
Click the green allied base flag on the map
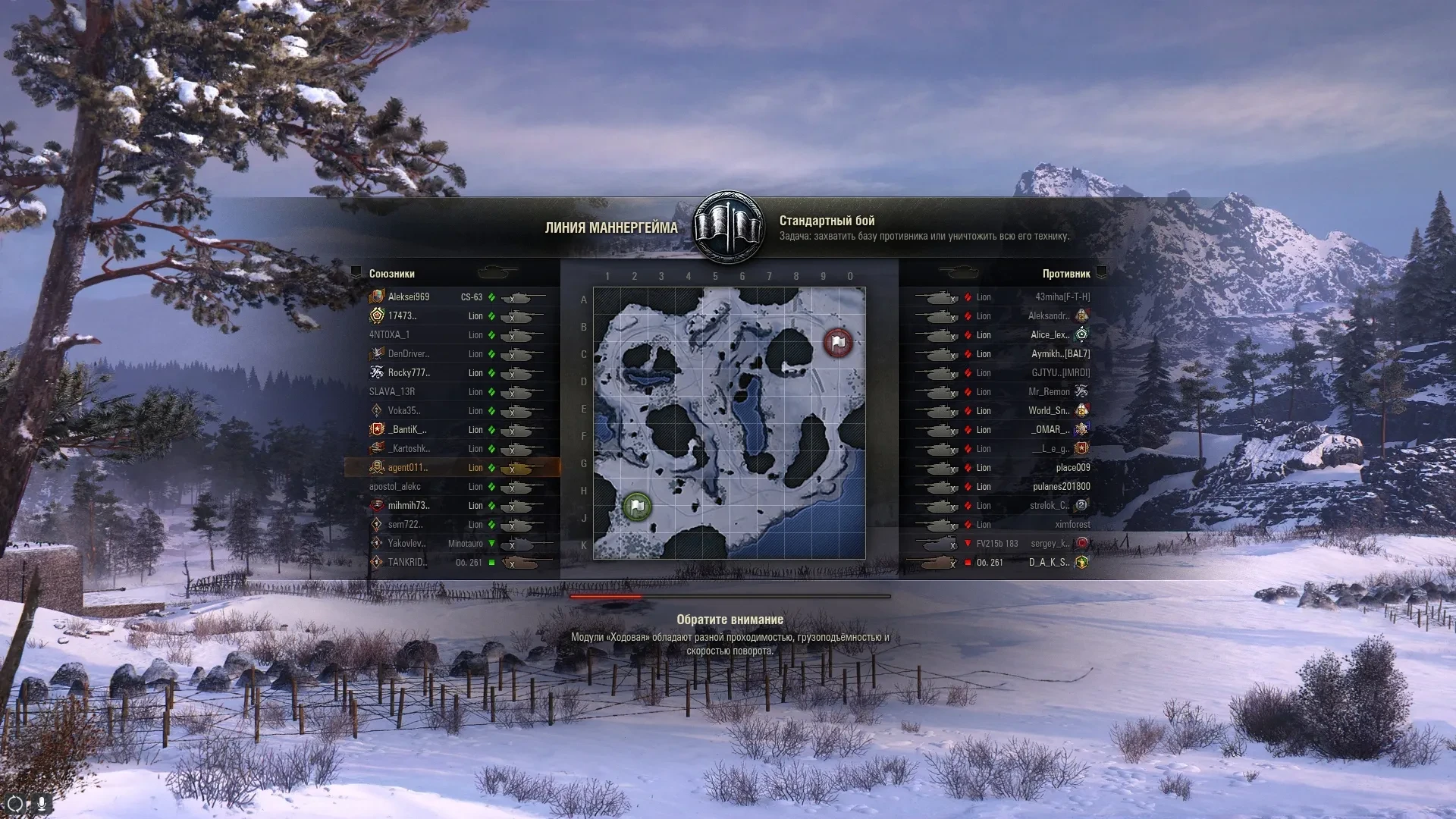637,506
